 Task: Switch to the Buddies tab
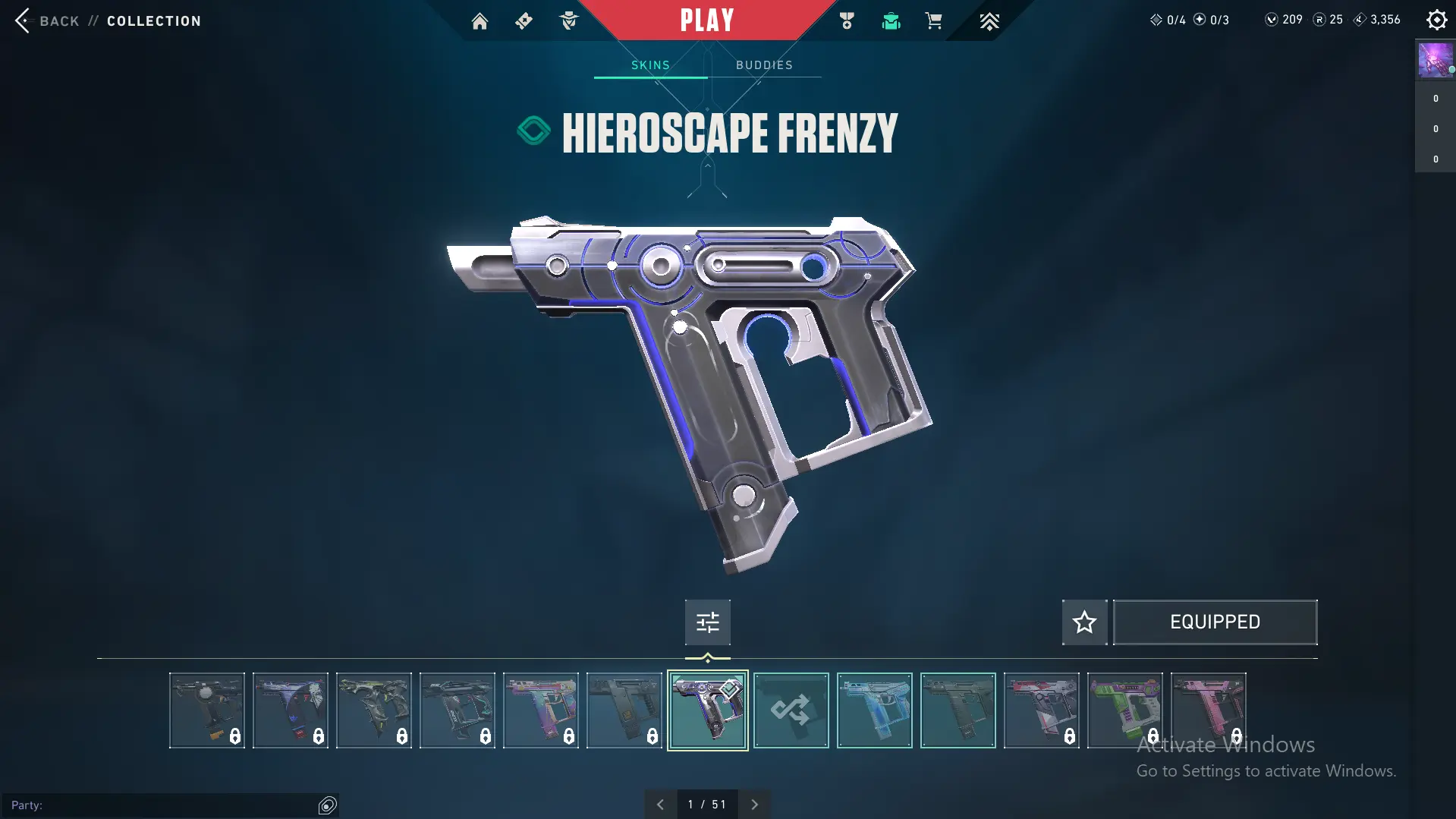click(764, 65)
